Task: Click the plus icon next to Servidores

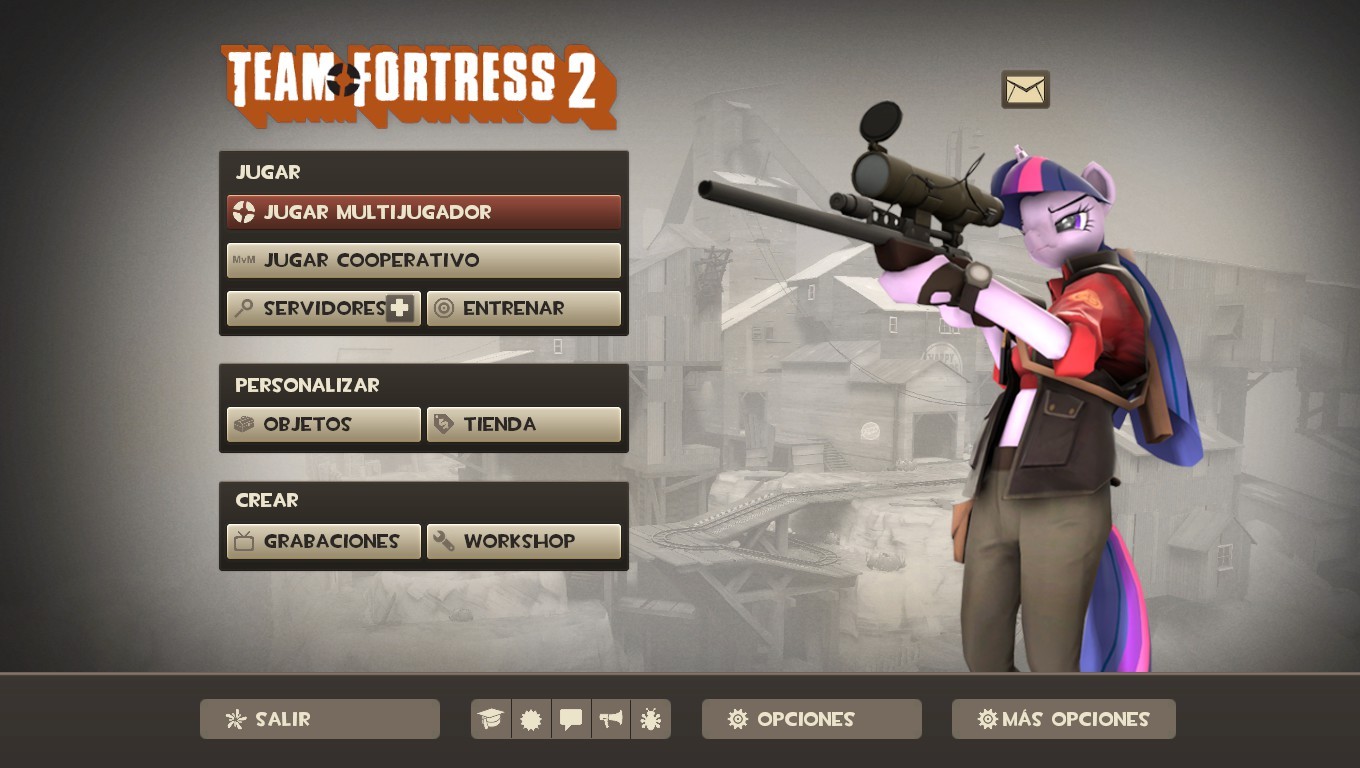Action: click(x=400, y=308)
